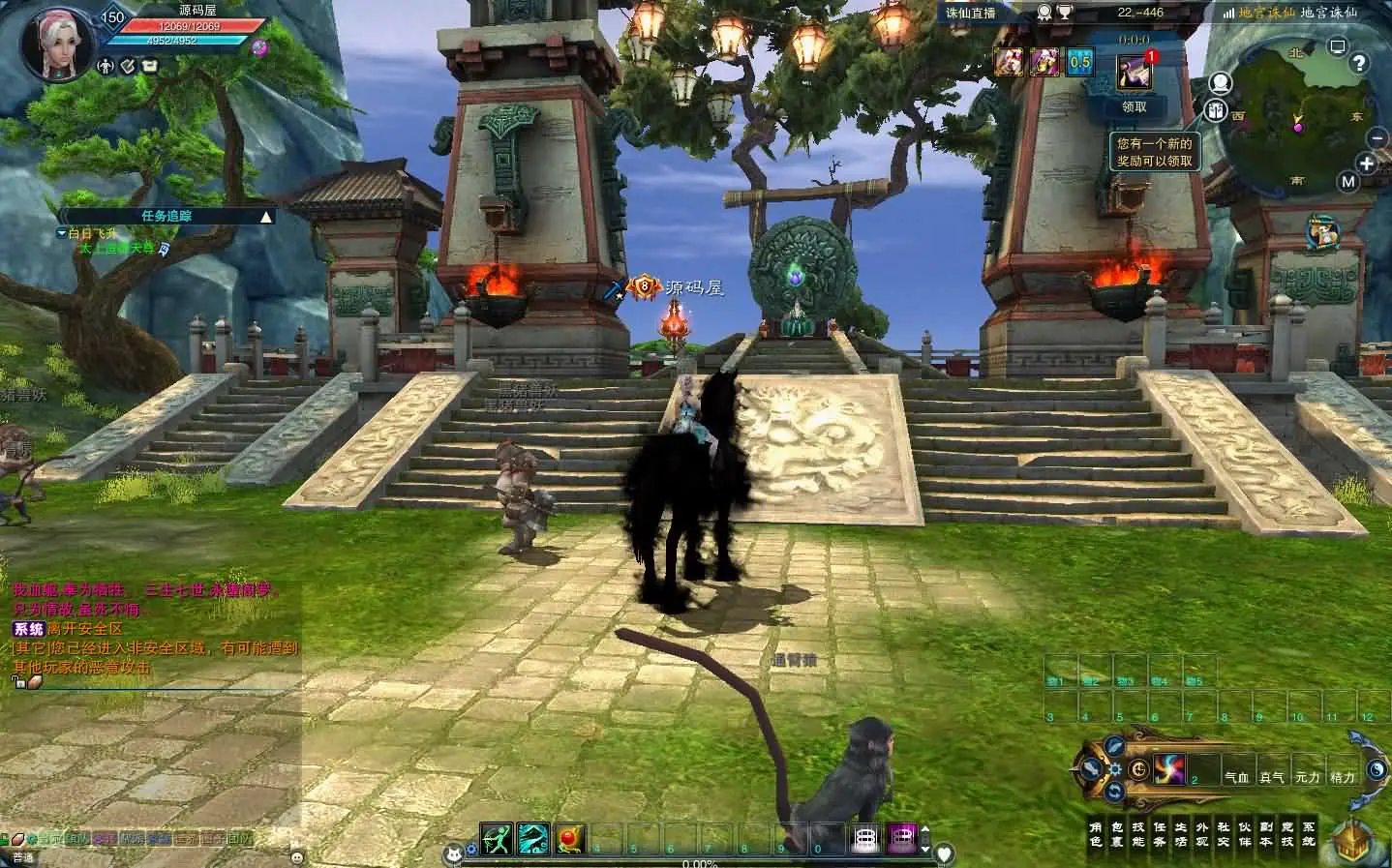Image resolution: width=1392 pixels, height=868 pixels.
Task: Click the gift box icon beside the minimap
Action: [x=1217, y=109]
